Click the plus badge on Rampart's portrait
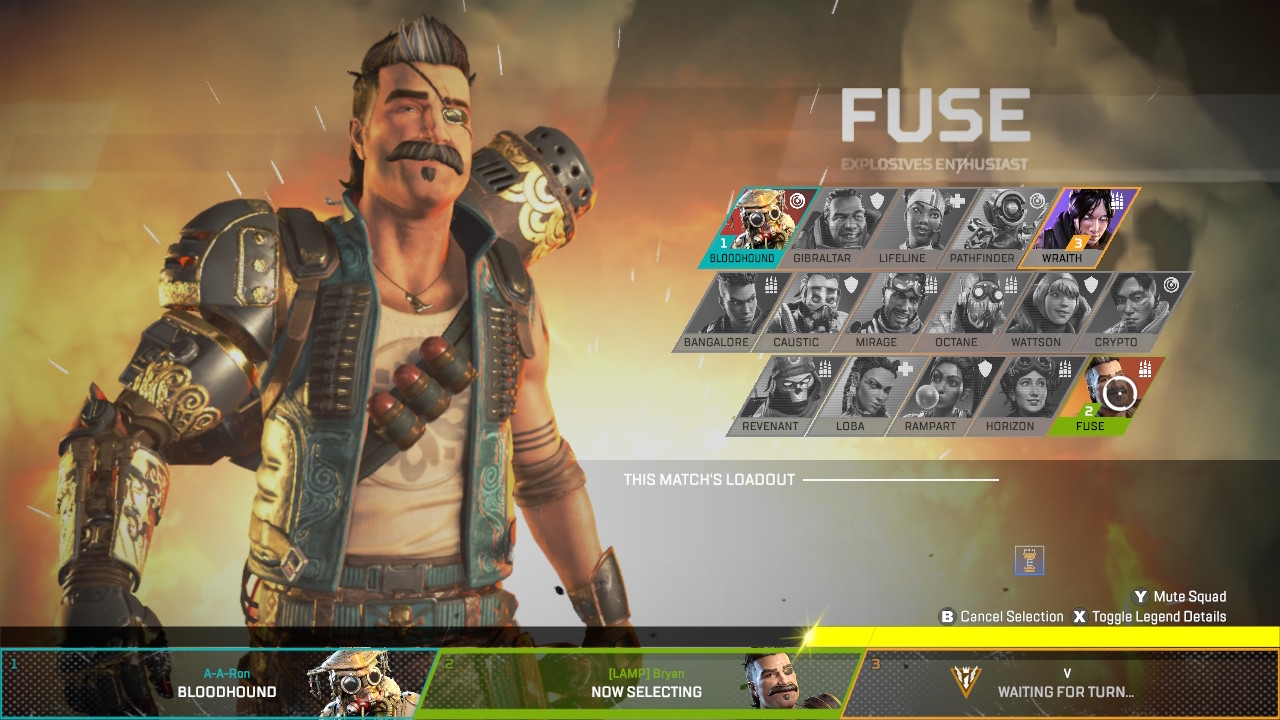 click(x=904, y=368)
